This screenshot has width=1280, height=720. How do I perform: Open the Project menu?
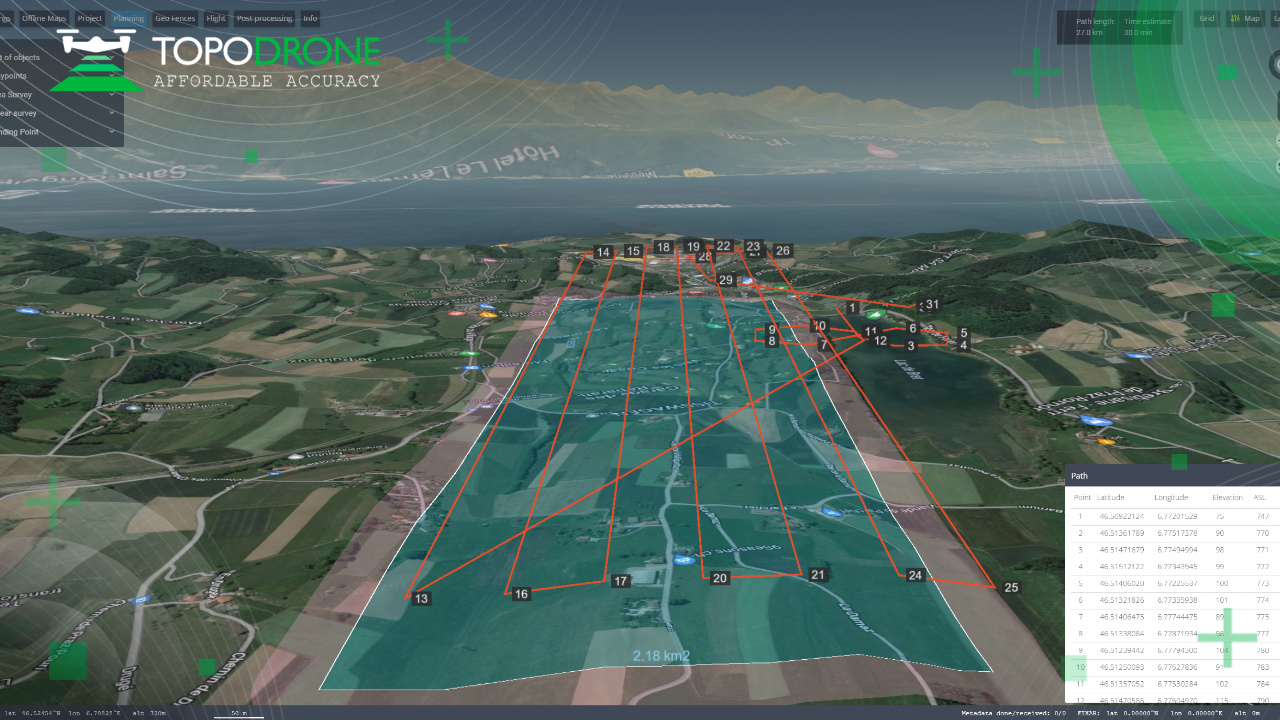pyautogui.click(x=90, y=18)
